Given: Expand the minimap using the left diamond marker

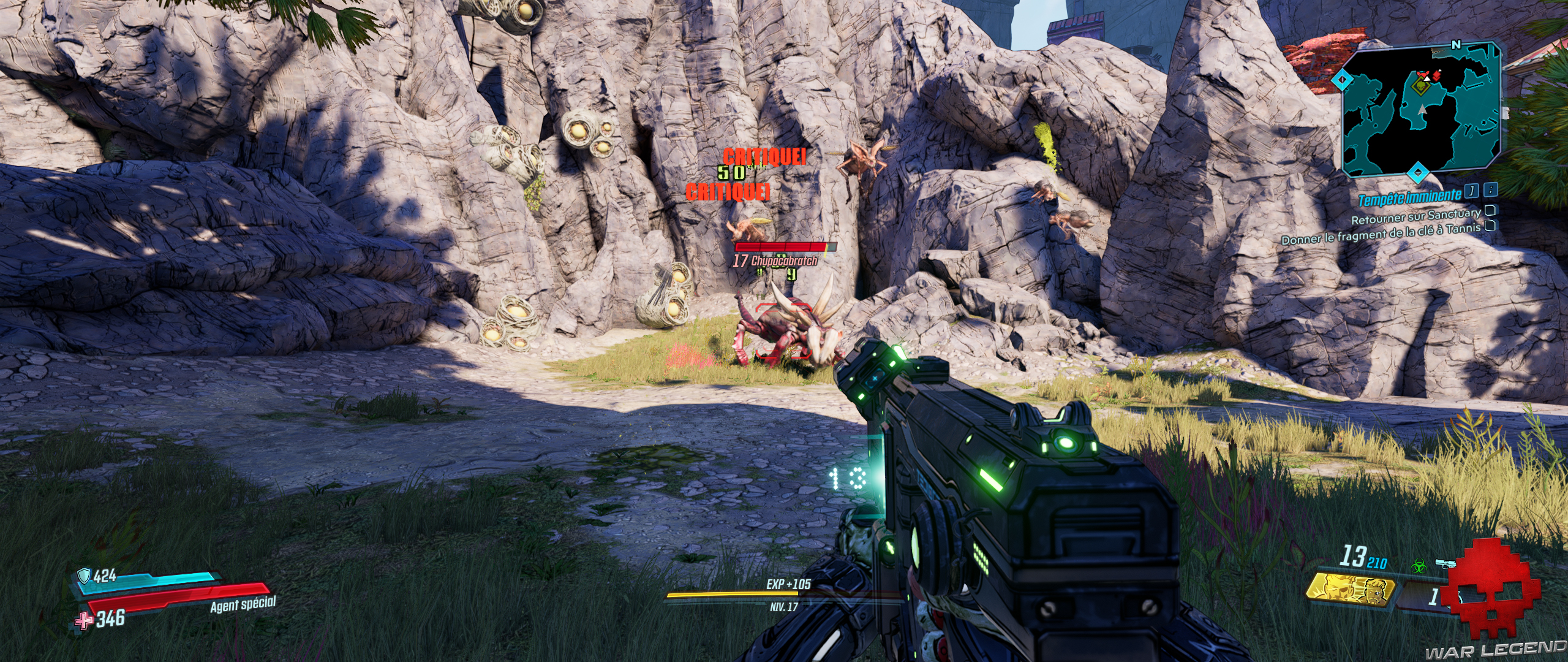Looking at the screenshot, I should tap(1341, 78).
